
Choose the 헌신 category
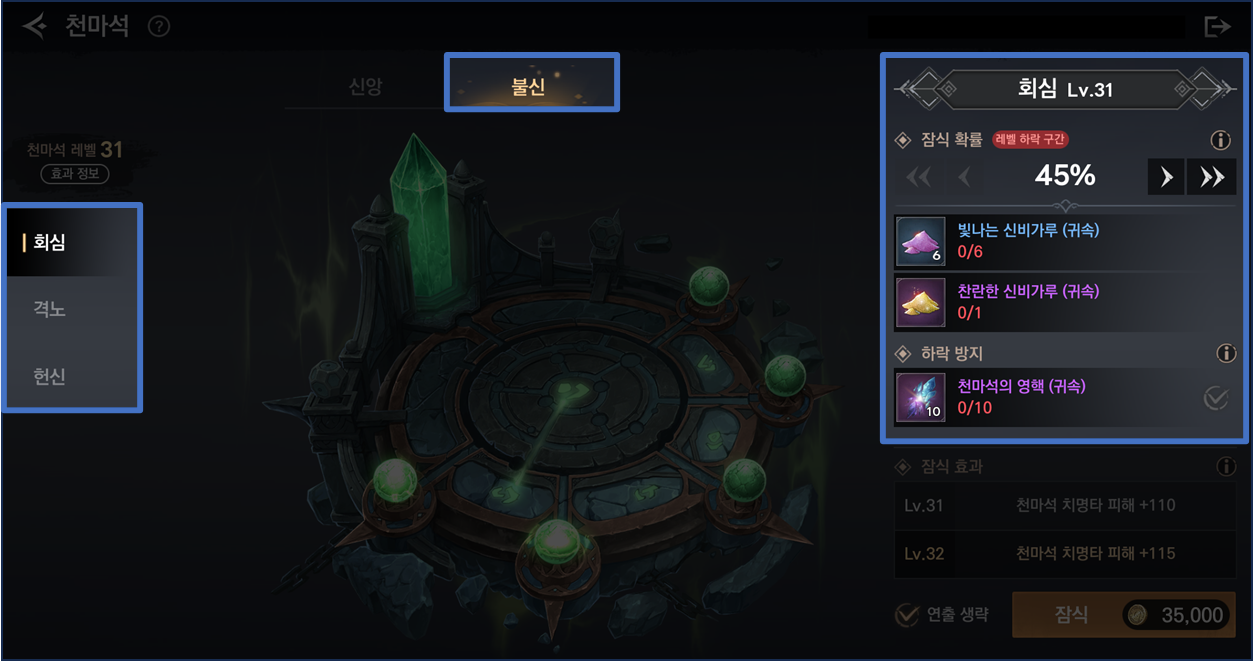(x=72, y=376)
